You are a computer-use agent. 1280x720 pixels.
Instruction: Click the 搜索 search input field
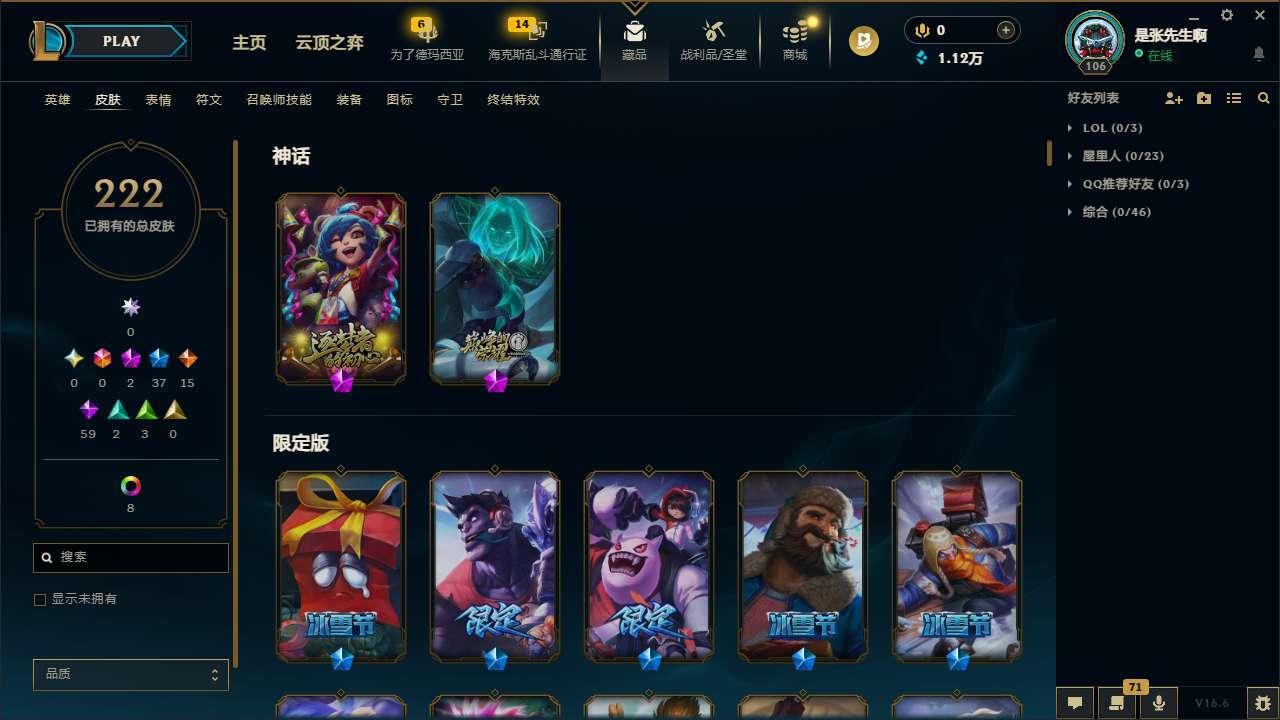point(130,557)
